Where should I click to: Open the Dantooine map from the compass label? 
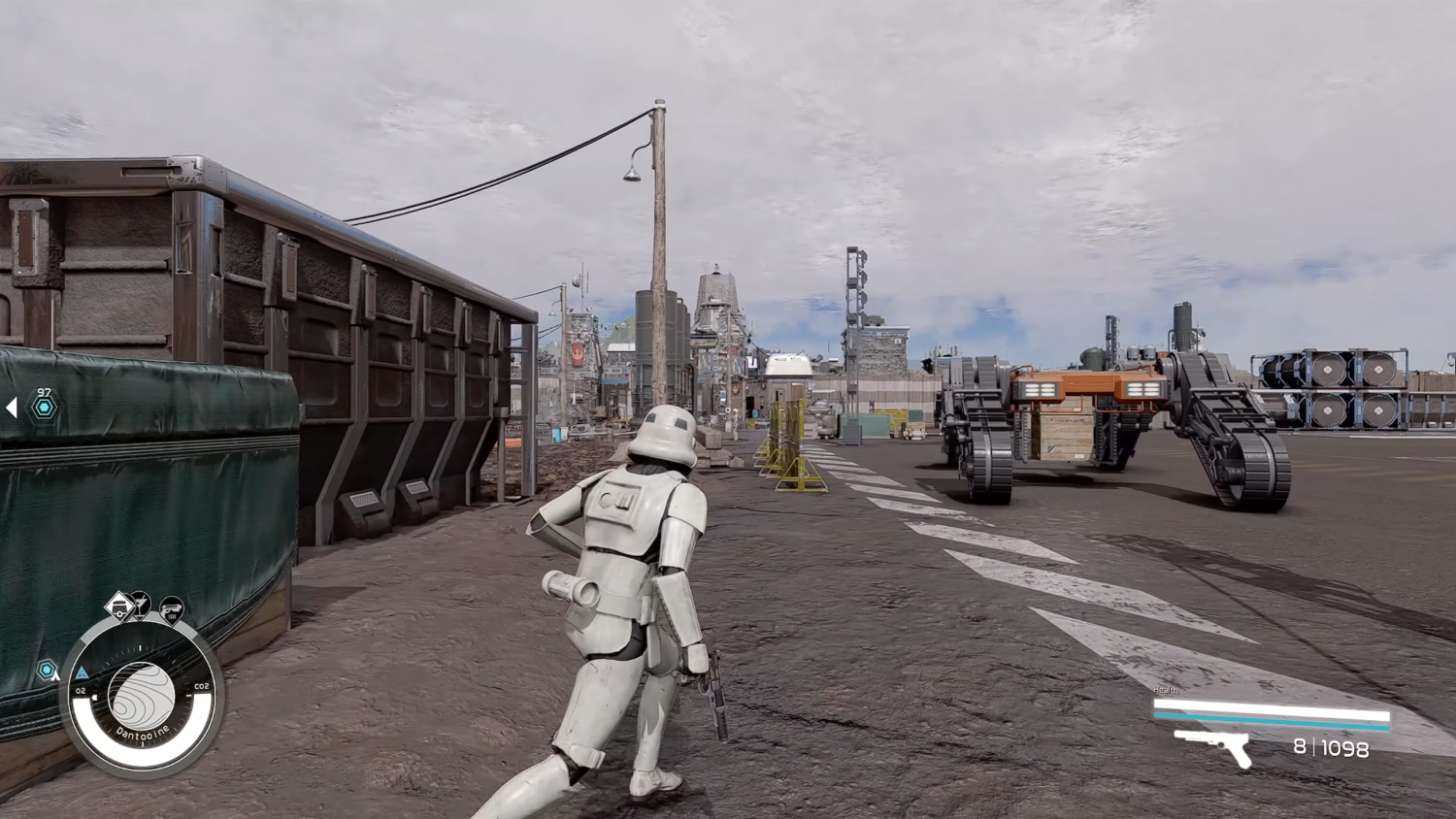click(143, 732)
